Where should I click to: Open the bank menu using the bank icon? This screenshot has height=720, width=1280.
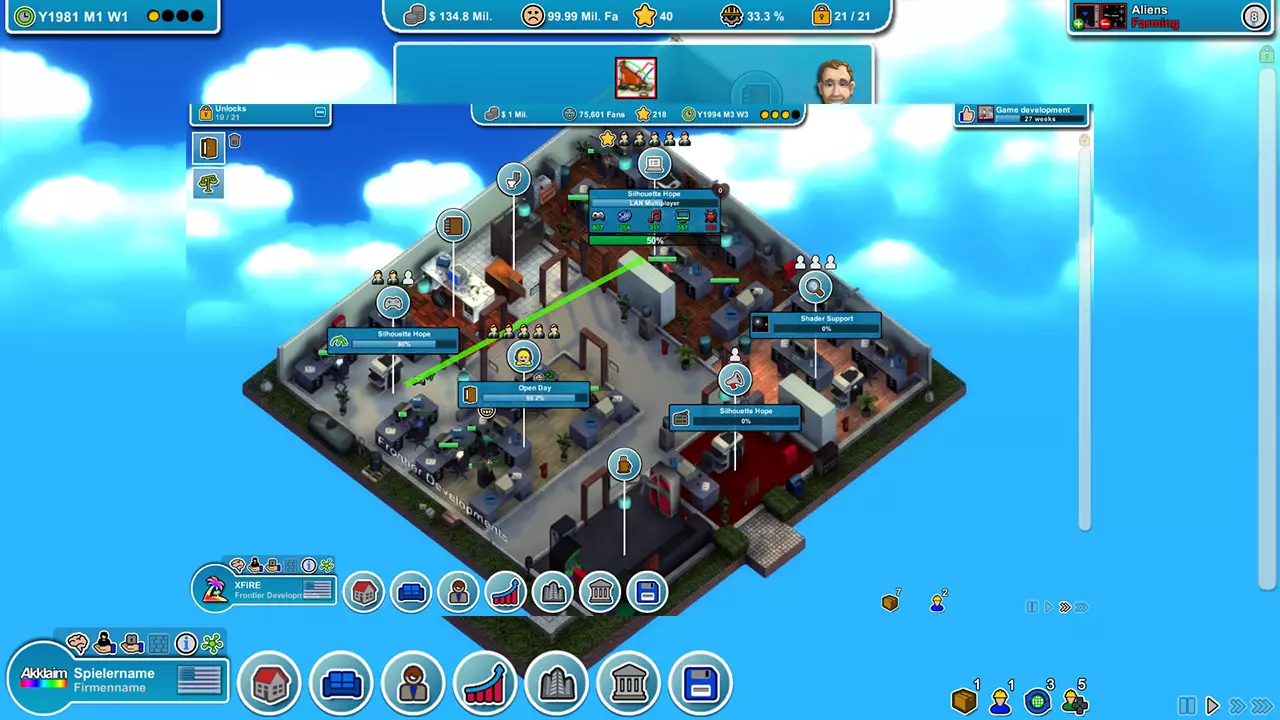tap(629, 683)
